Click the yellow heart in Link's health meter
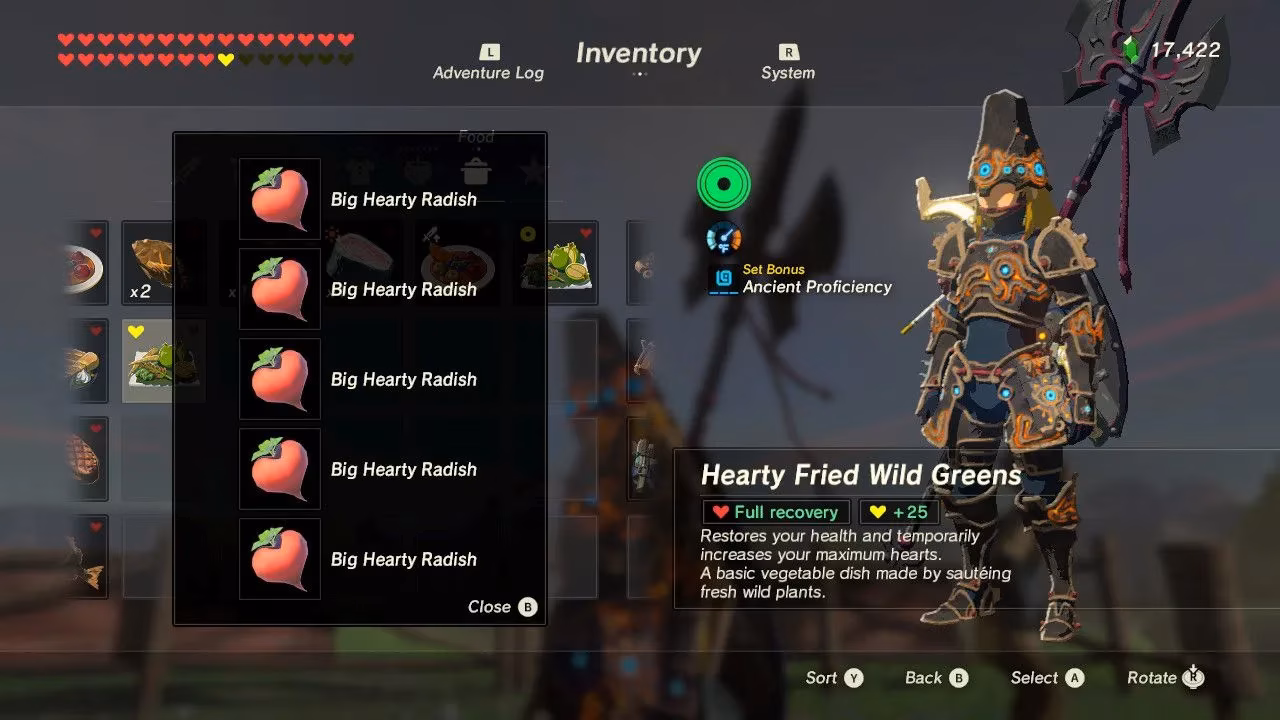 pos(225,60)
